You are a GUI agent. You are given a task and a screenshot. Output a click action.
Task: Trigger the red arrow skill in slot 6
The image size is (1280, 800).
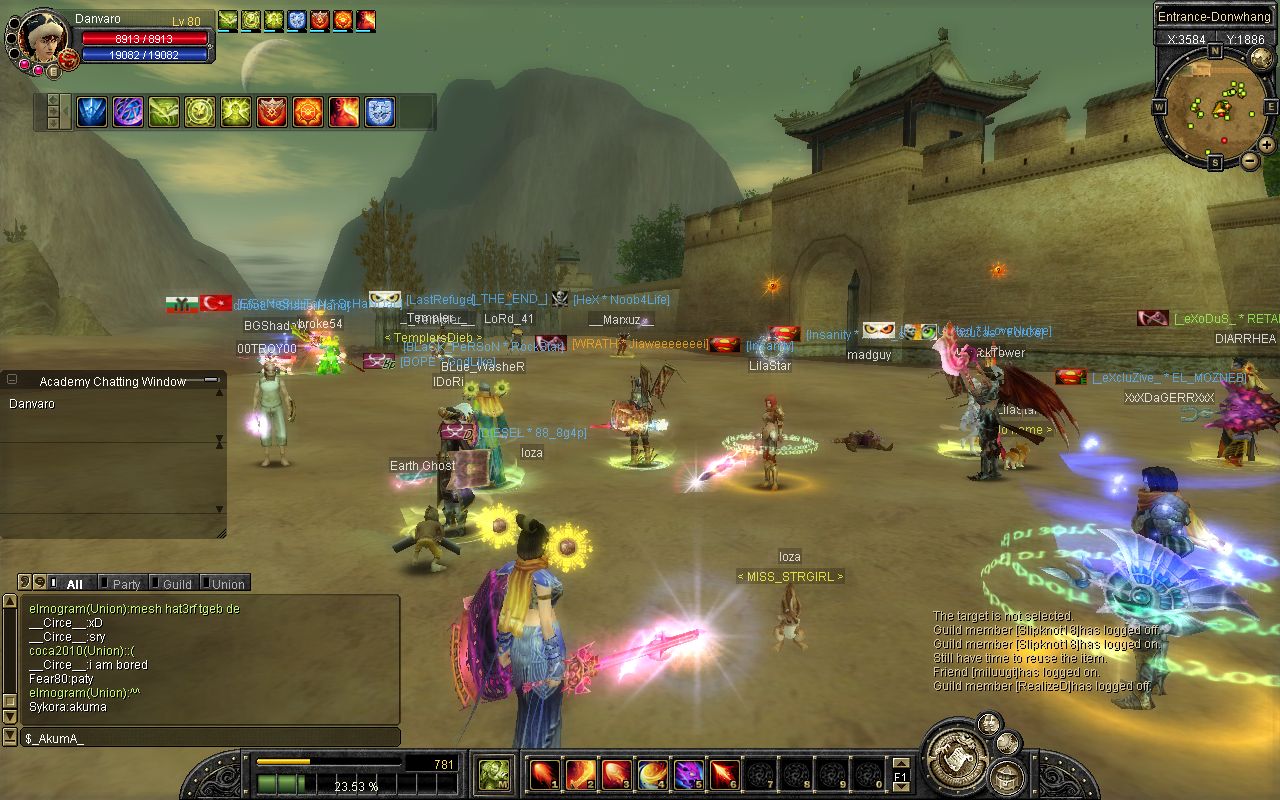(x=724, y=774)
